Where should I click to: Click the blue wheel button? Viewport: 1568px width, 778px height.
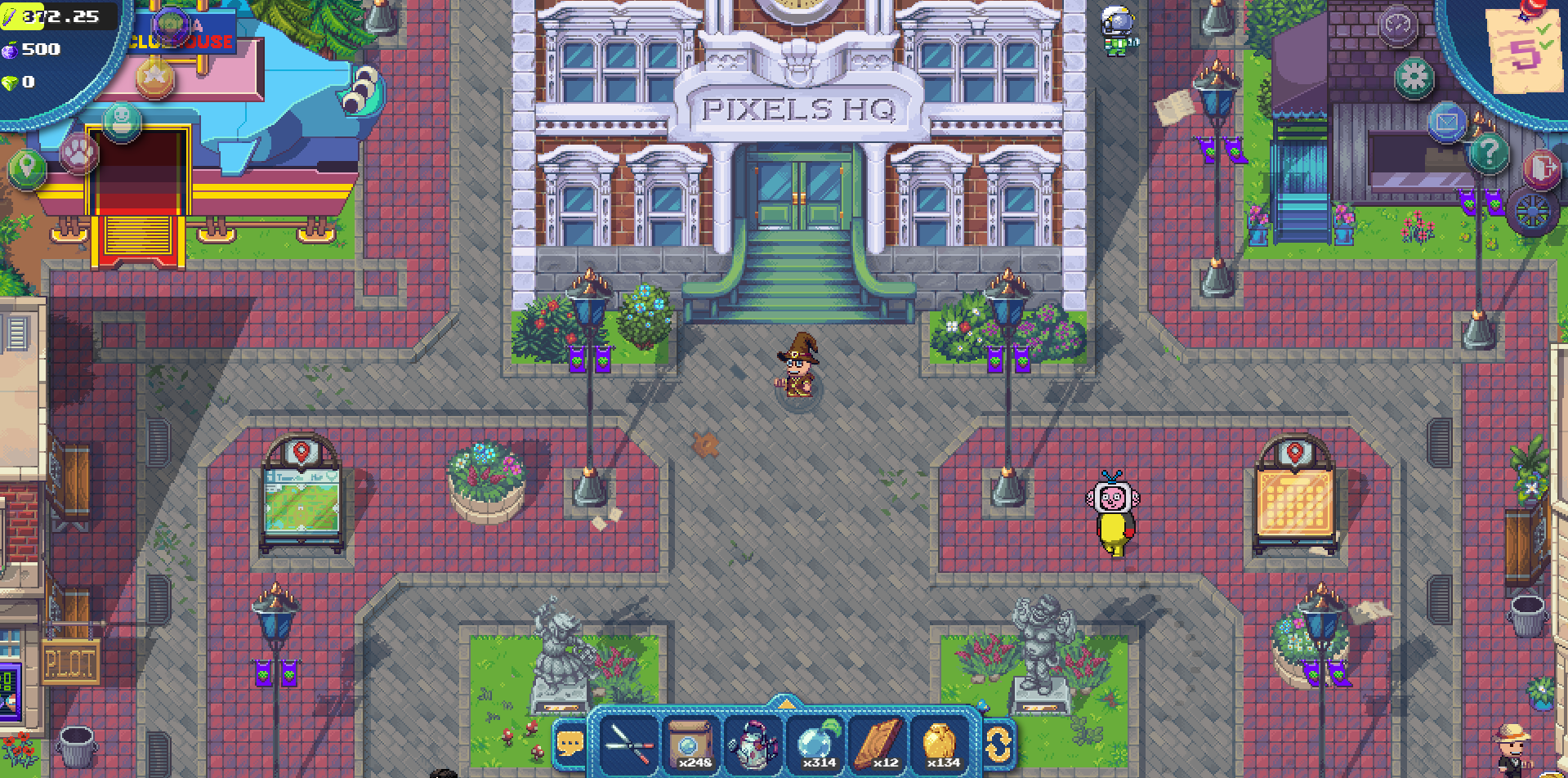coord(1531,212)
